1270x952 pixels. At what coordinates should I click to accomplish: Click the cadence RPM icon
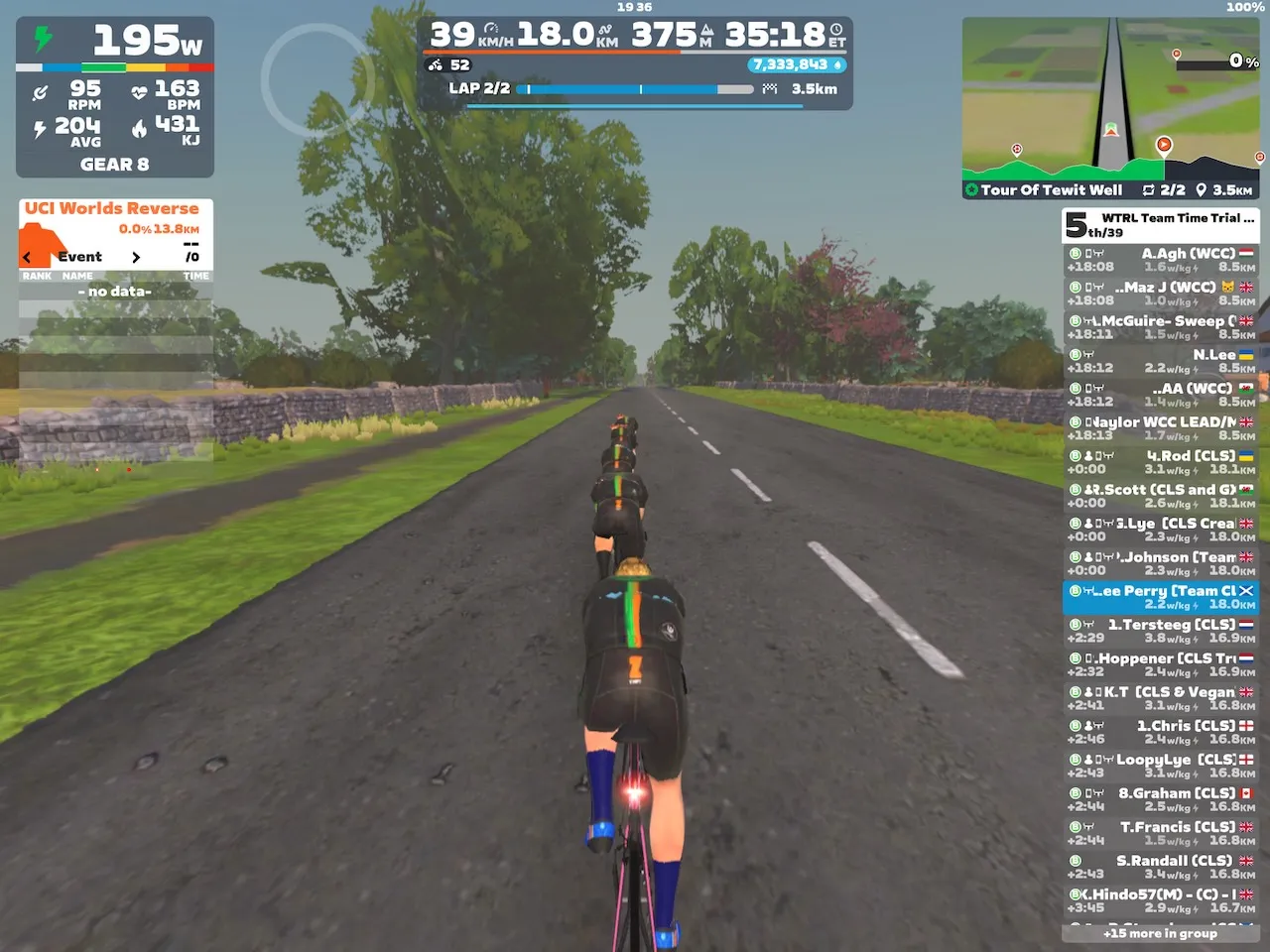(41, 91)
